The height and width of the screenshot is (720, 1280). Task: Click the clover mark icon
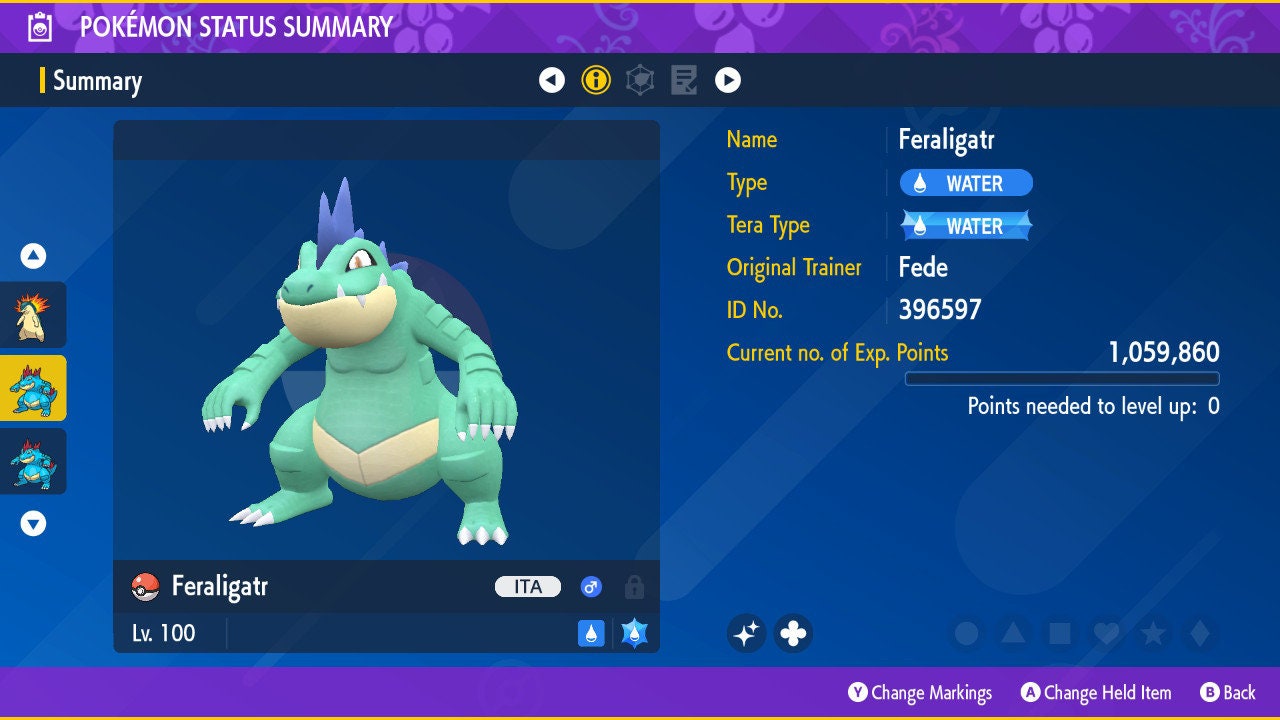[x=793, y=633]
